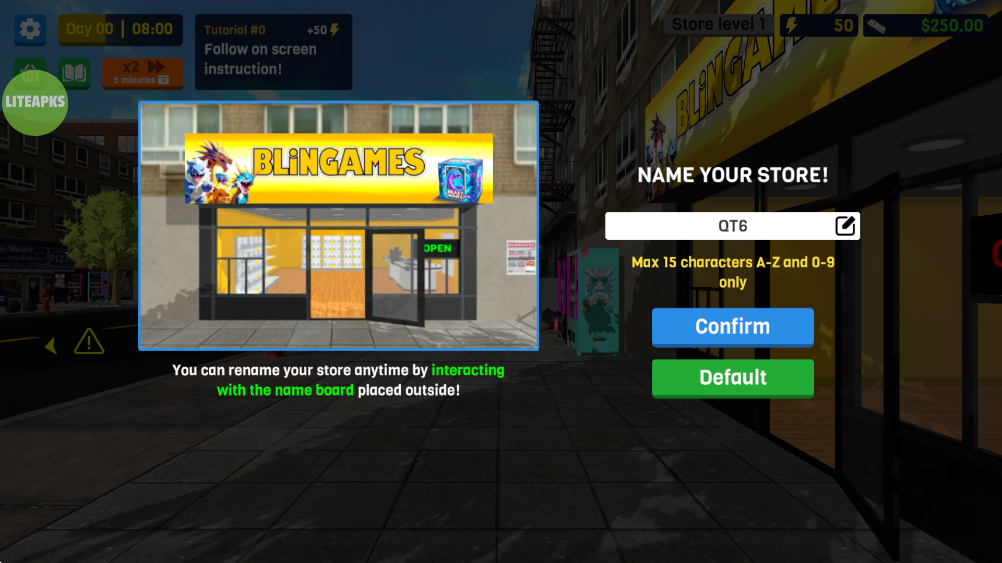The height and width of the screenshot is (563, 1002).
Task: Tap the LITEAPKS overlay badge
Action: coord(35,102)
